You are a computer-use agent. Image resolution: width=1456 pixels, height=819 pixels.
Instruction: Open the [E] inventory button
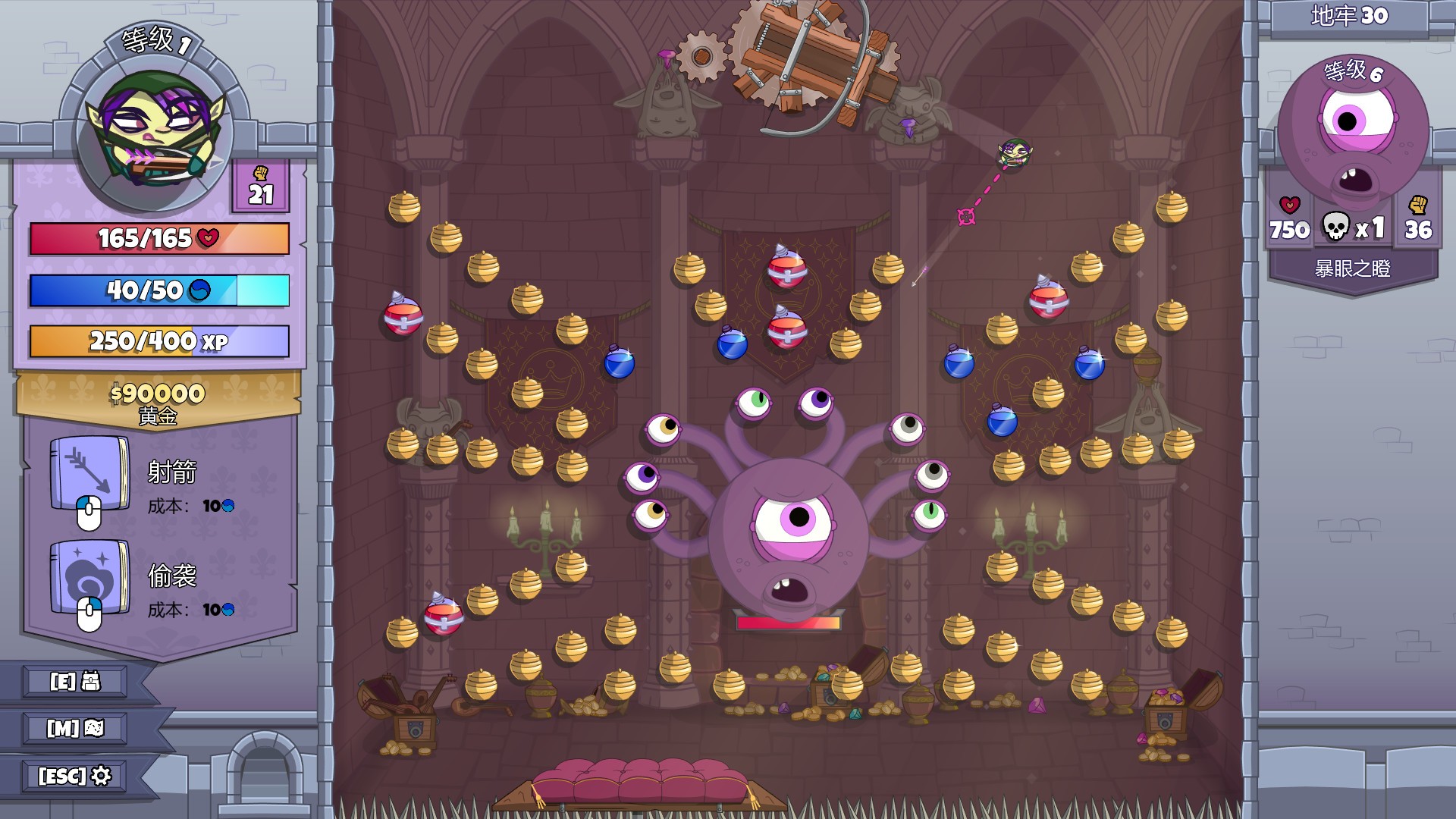click(x=74, y=681)
